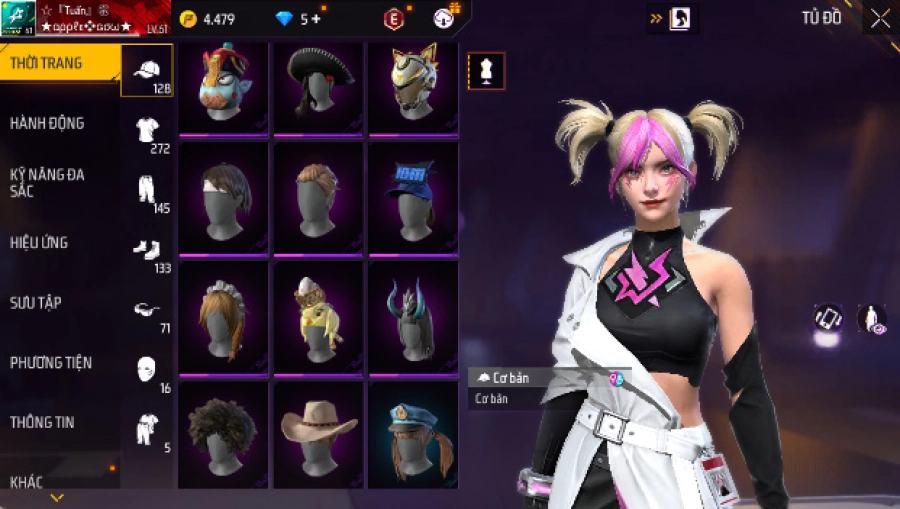The image size is (900, 509).
Task: Click the mannequin preview button
Action: coord(486,71)
